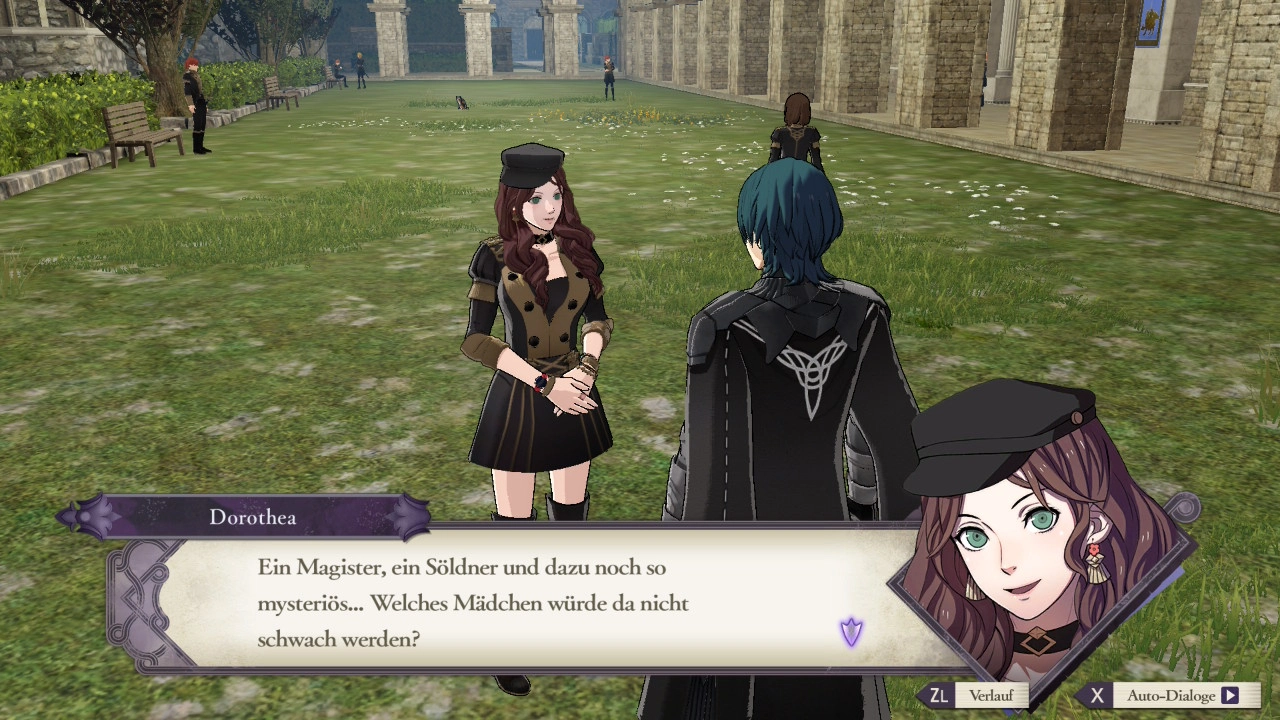The image size is (1280, 720).
Task: Advance dialogue with the purple arrow indicator
Action: tap(851, 632)
